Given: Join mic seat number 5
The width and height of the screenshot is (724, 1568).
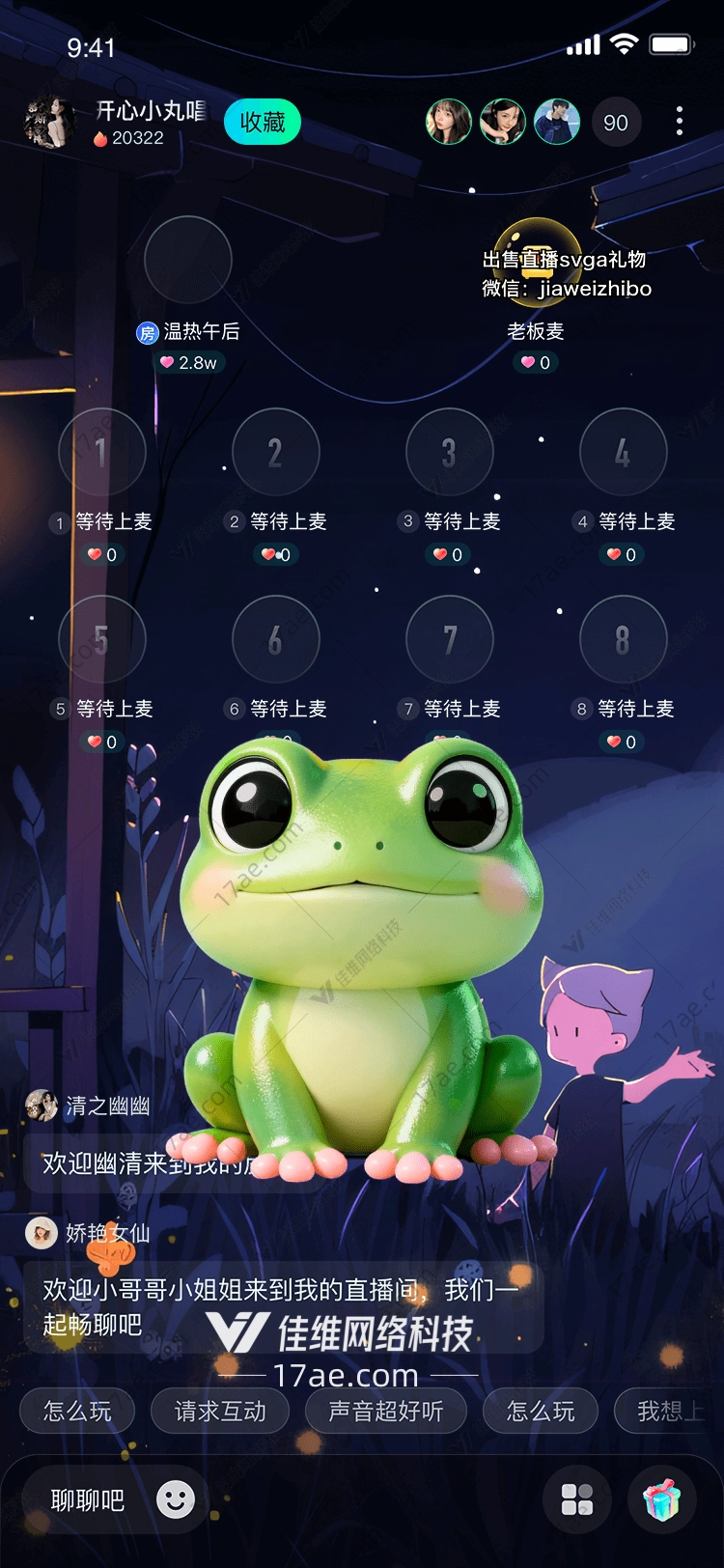Looking at the screenshot, I should (x=101, y=639).
